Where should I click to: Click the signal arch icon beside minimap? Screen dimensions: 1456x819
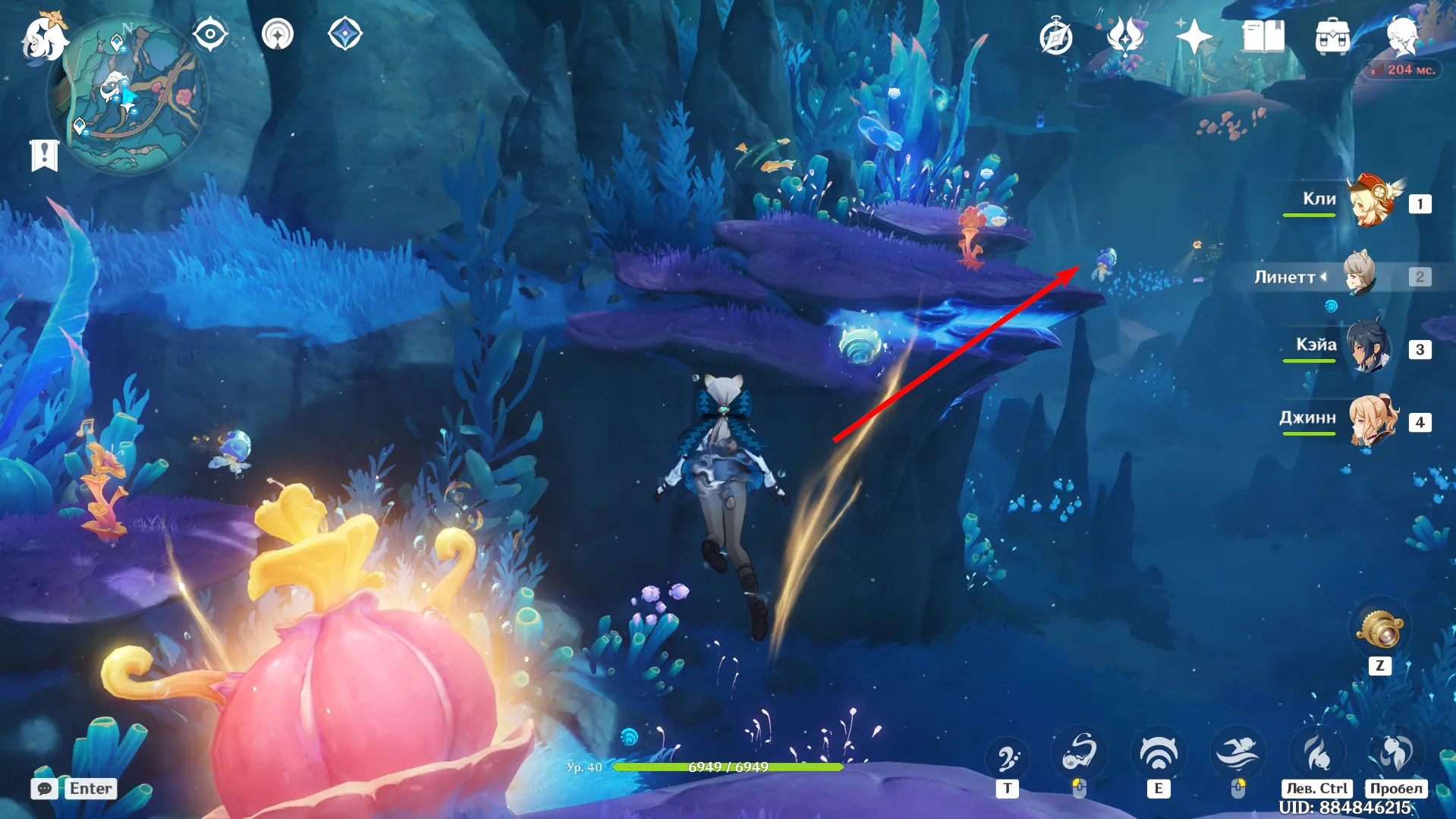pyautogui.click(x=278, y=35)
